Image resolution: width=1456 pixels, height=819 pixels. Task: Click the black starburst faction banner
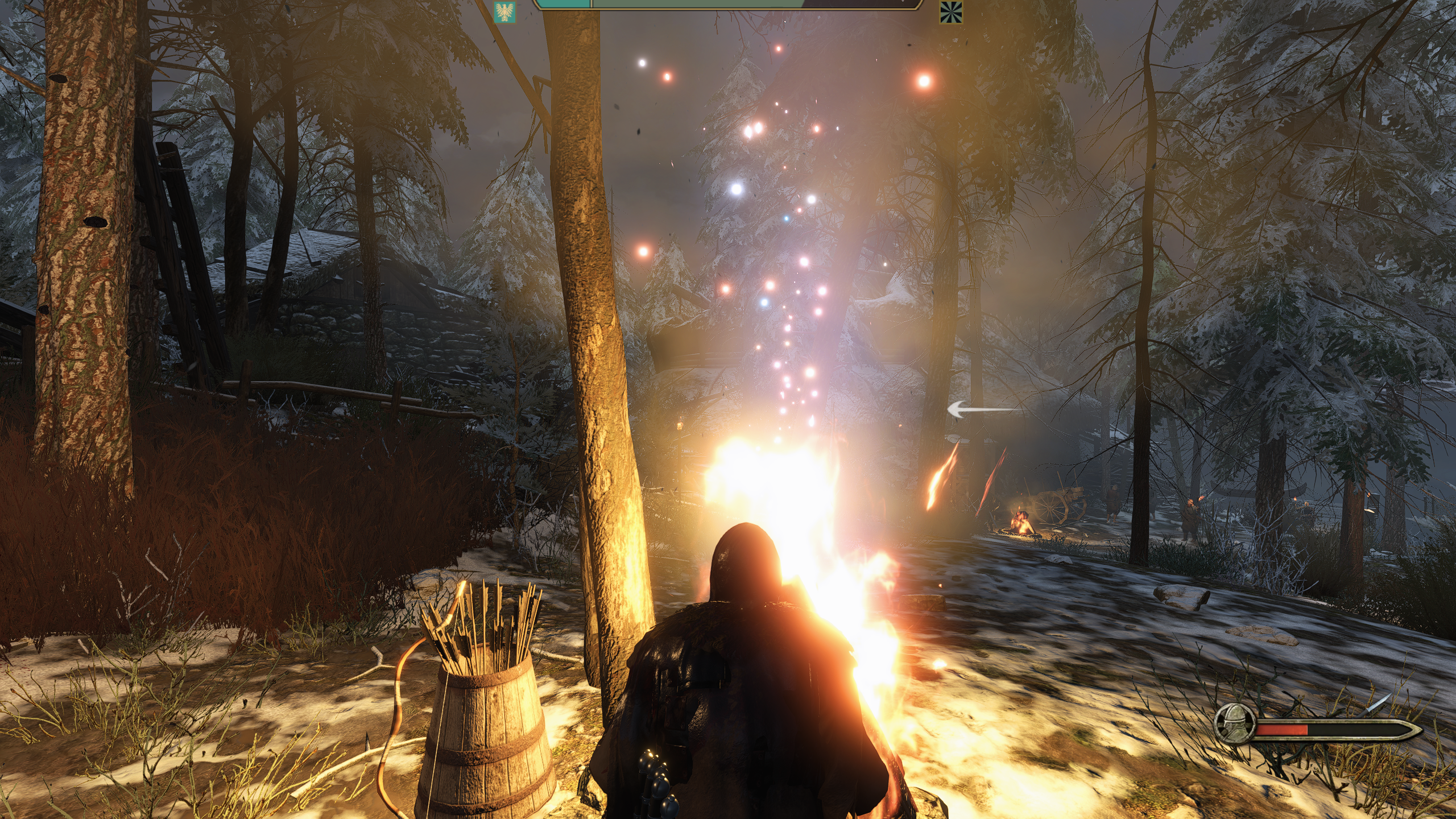[950, 11]
